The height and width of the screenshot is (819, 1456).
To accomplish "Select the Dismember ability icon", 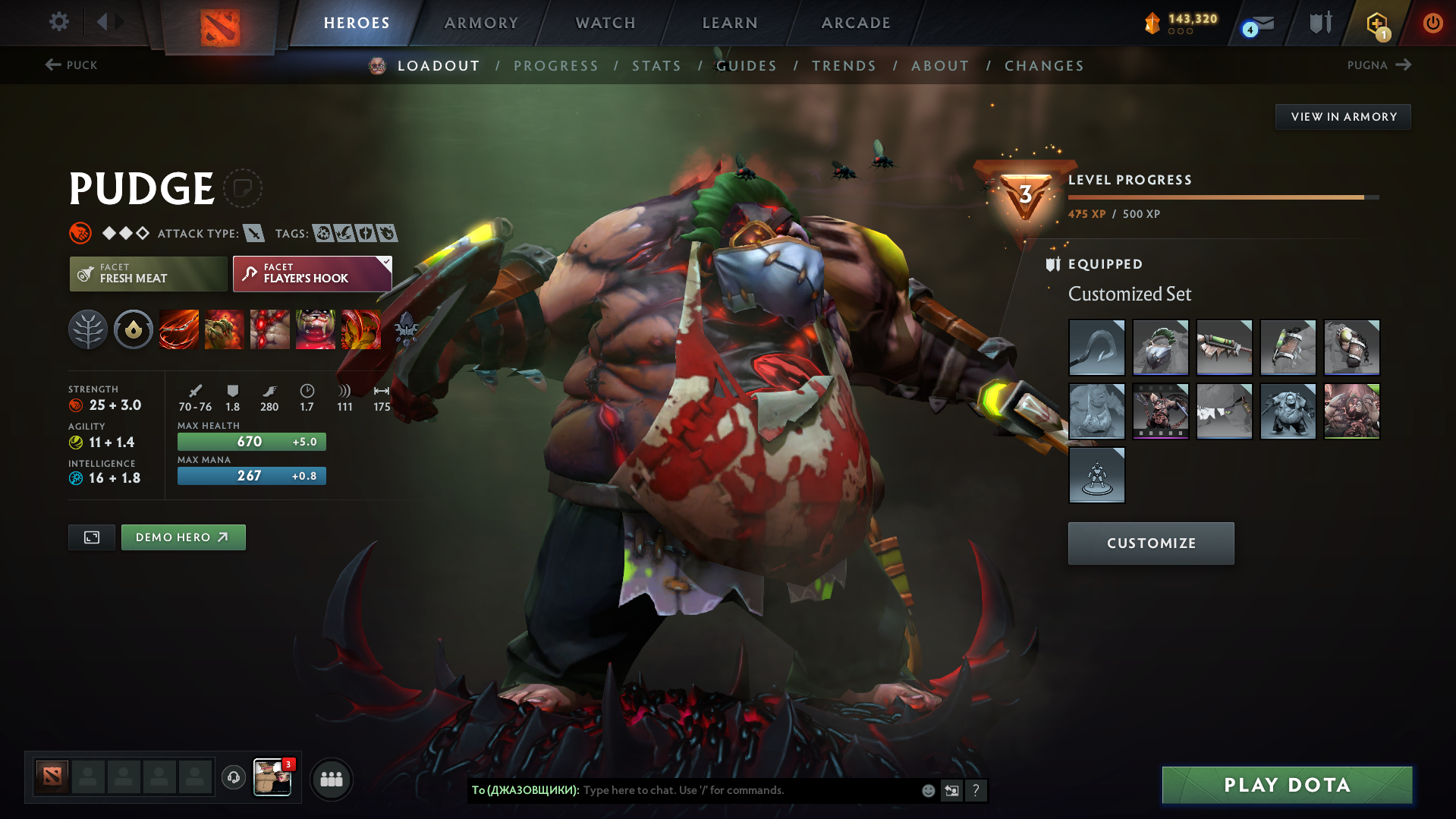I will click(x=316, y=329).
